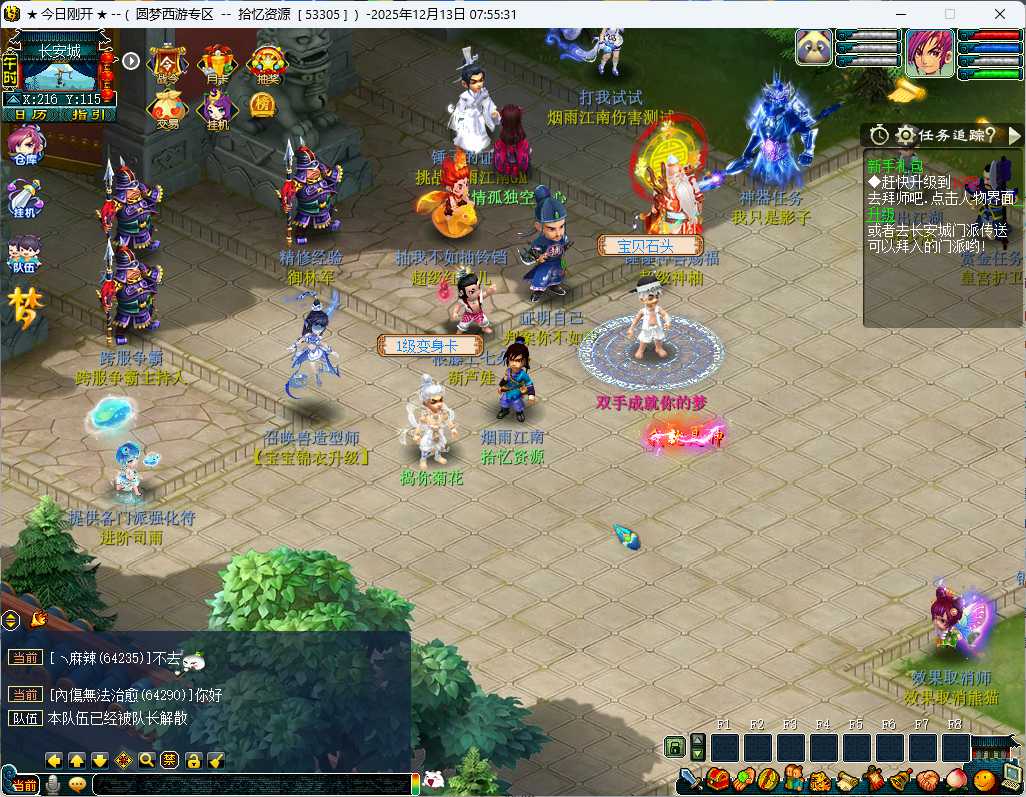
Task: Expand the 任务追踪 quest tracker arrow
Action: pyautogui.click(x=1014, y=135)
